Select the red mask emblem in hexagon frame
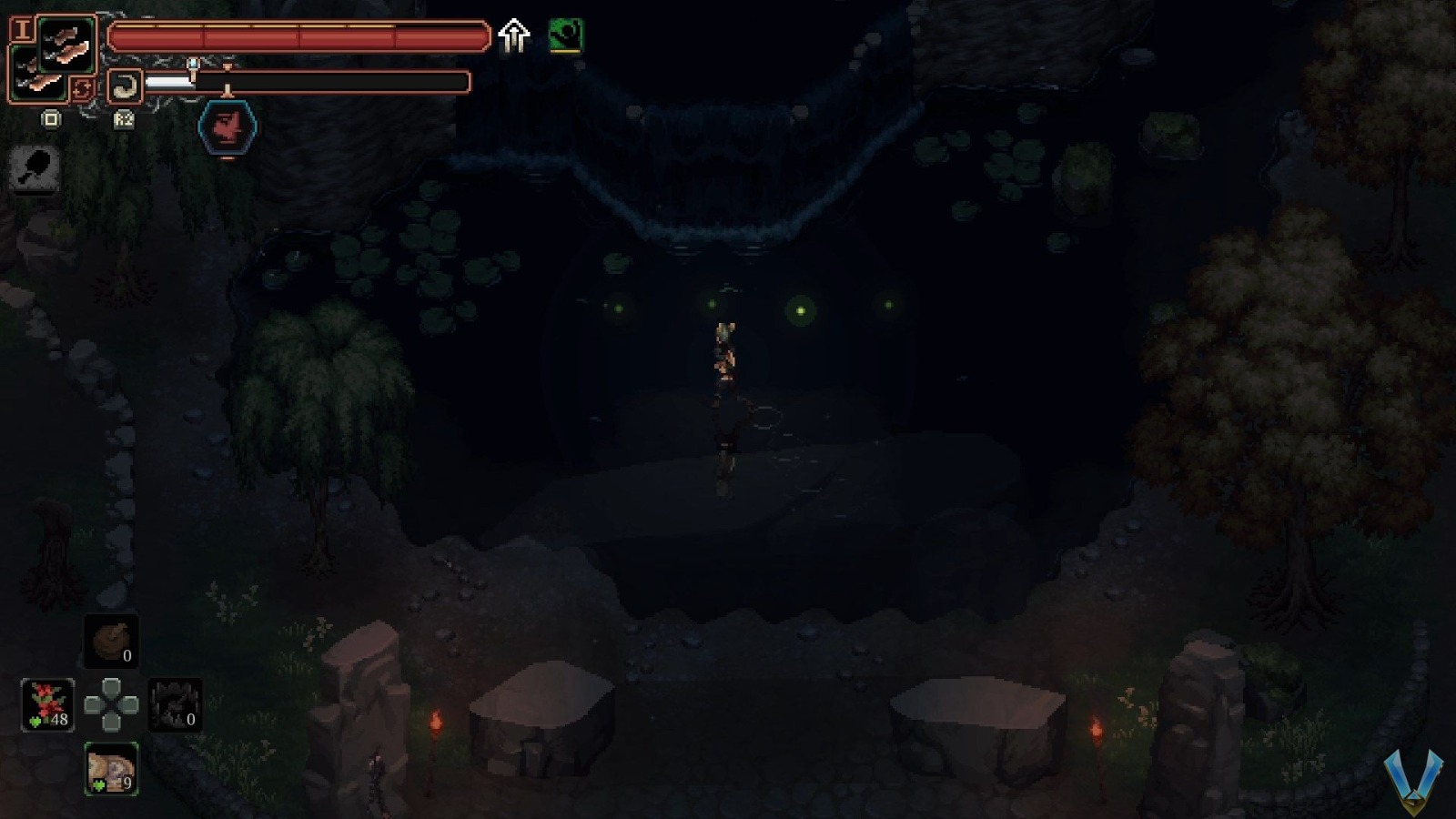This screenshot has height=819, width=1456. point(227,126)
